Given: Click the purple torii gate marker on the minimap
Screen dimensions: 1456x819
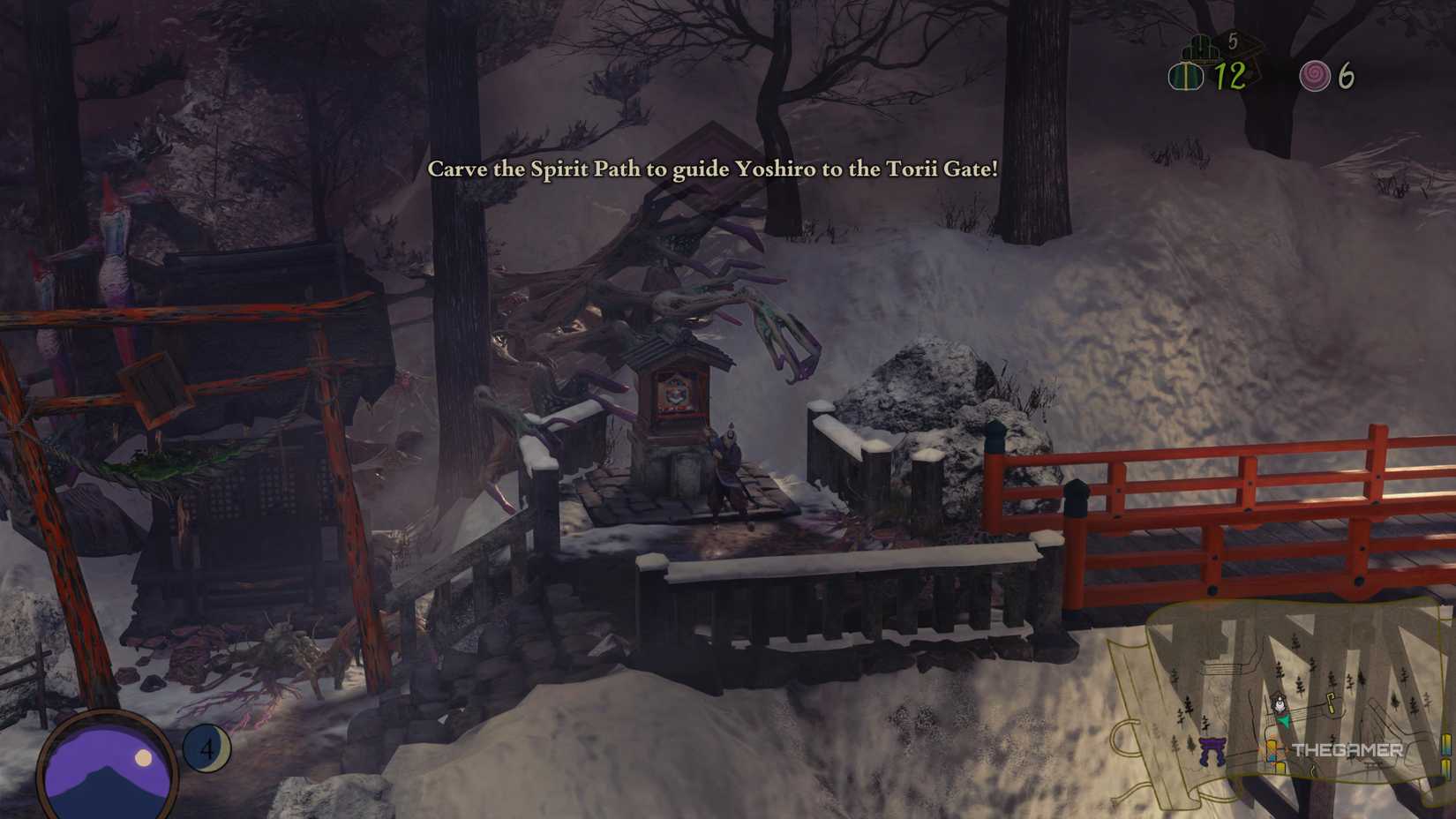Looking at the screenshot, I should pos(1212,748).
